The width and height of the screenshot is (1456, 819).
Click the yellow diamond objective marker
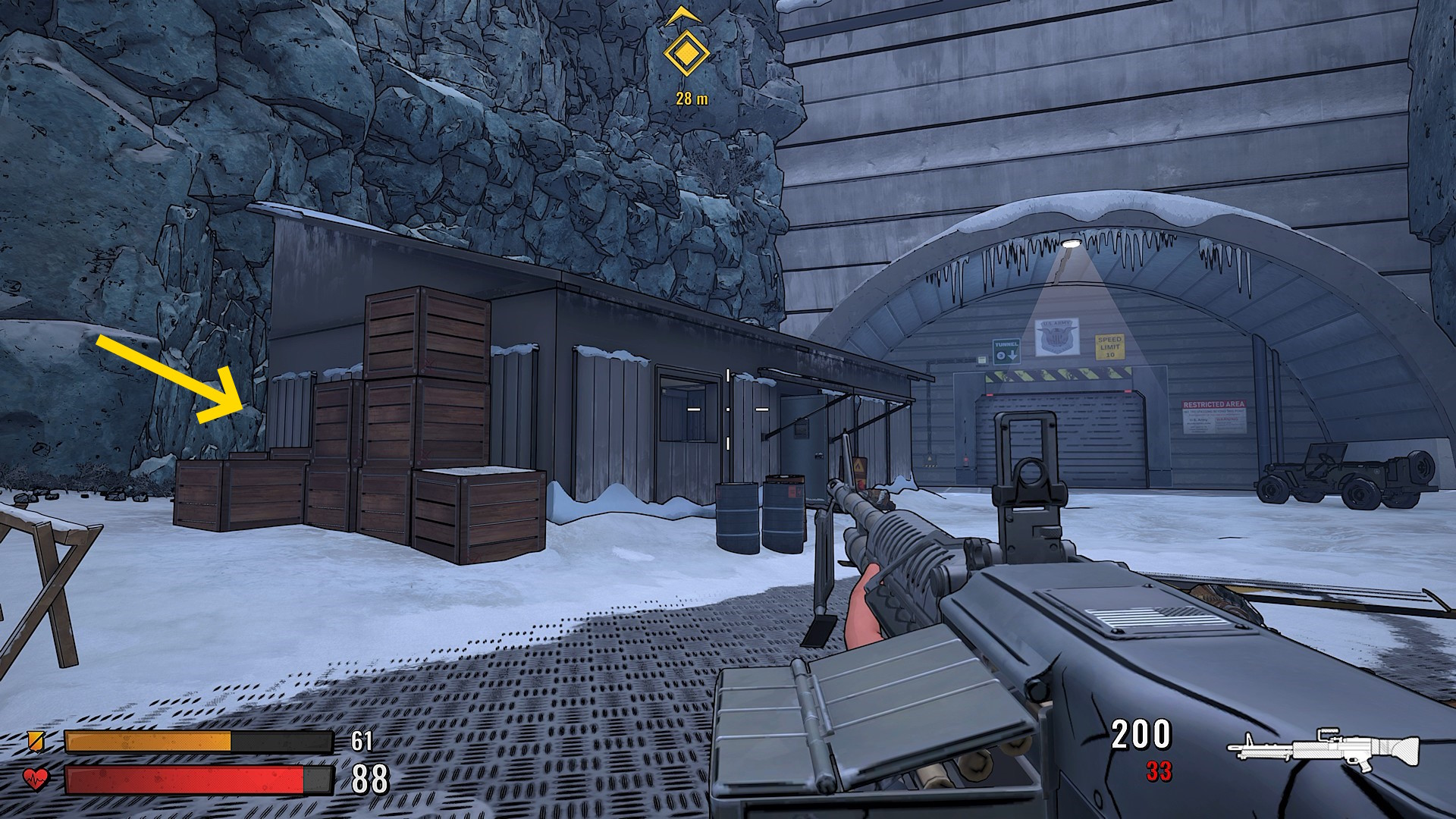point(686,54)
